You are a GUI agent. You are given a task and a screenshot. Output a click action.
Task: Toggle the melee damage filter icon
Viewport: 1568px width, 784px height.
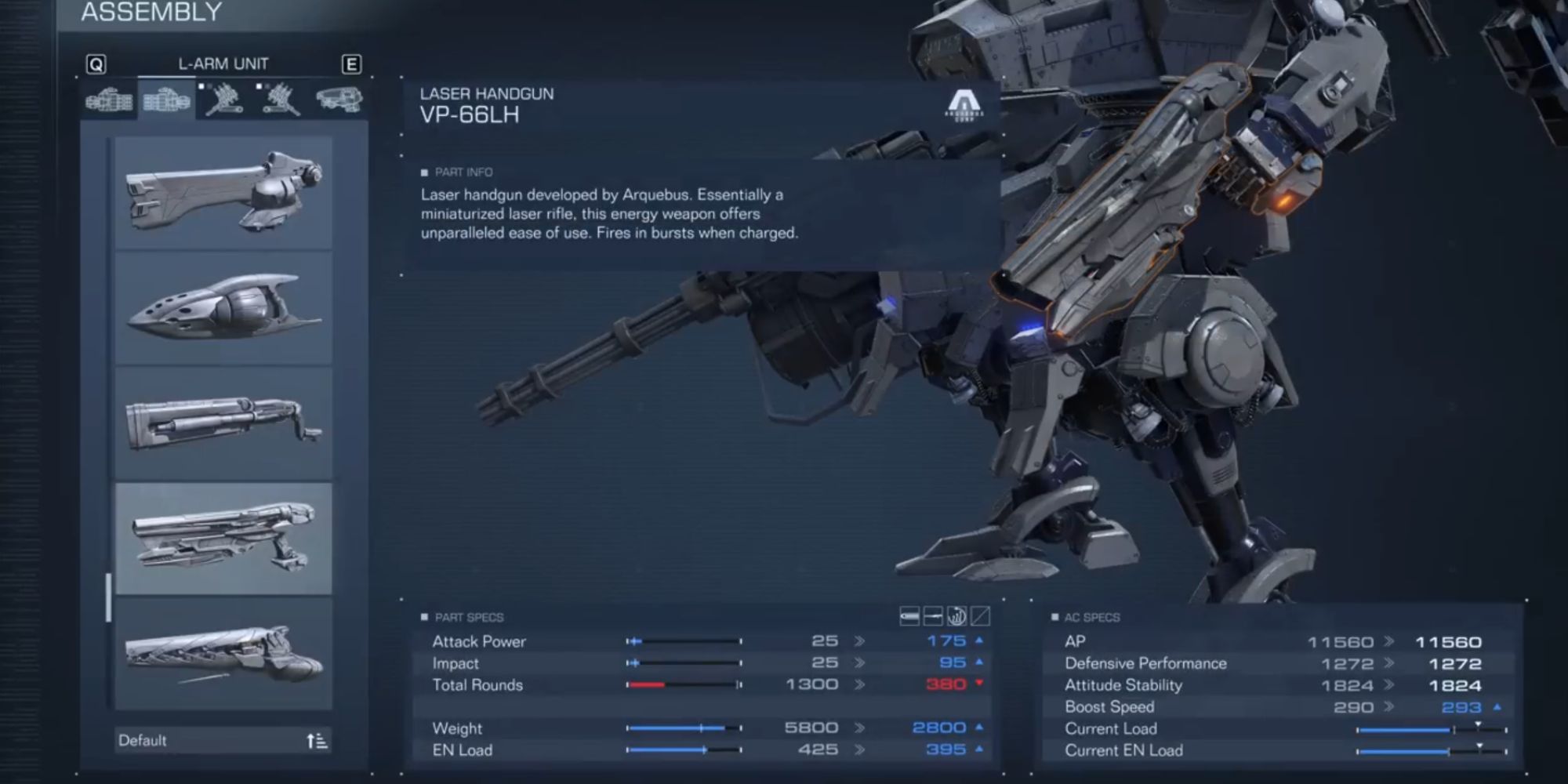point(982,619)
